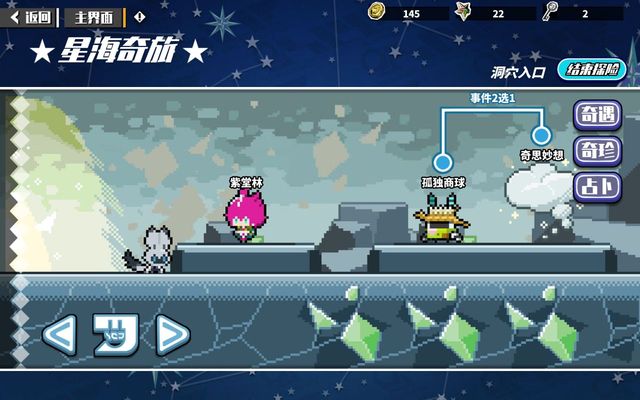Move left with the left arrow button

coord(60,335)
